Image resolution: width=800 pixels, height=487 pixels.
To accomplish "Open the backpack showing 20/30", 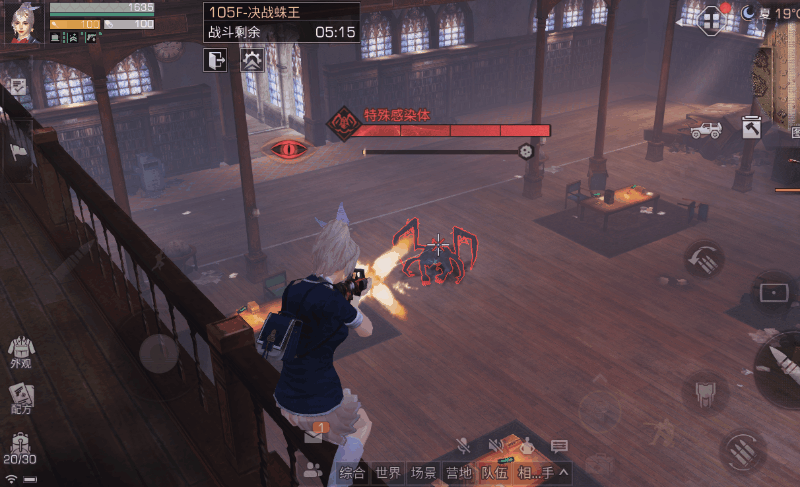I will click(x=20, y=449).
